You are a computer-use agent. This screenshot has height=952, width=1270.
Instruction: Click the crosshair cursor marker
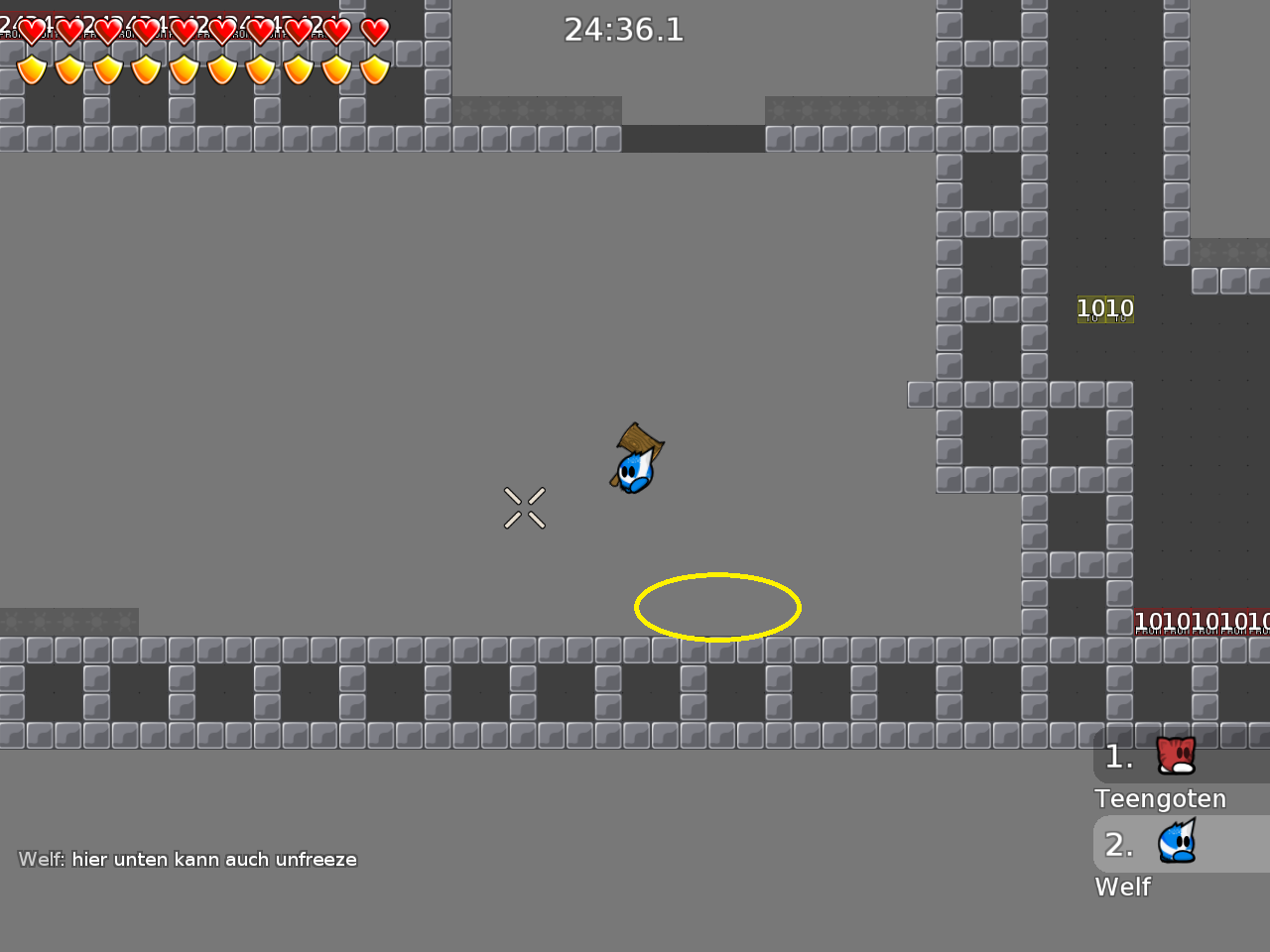pyautogui.click(x=525, y=508)
